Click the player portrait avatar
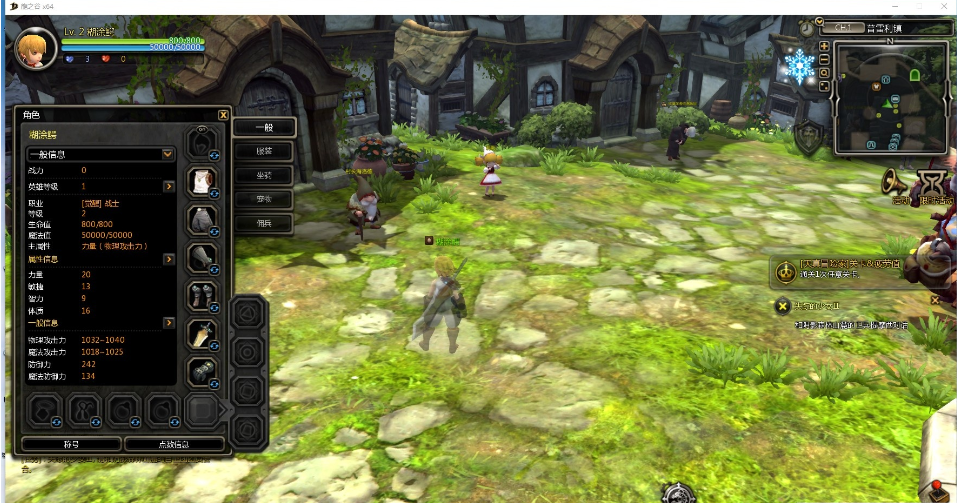957x503 pixels. (x=36, y=48)
